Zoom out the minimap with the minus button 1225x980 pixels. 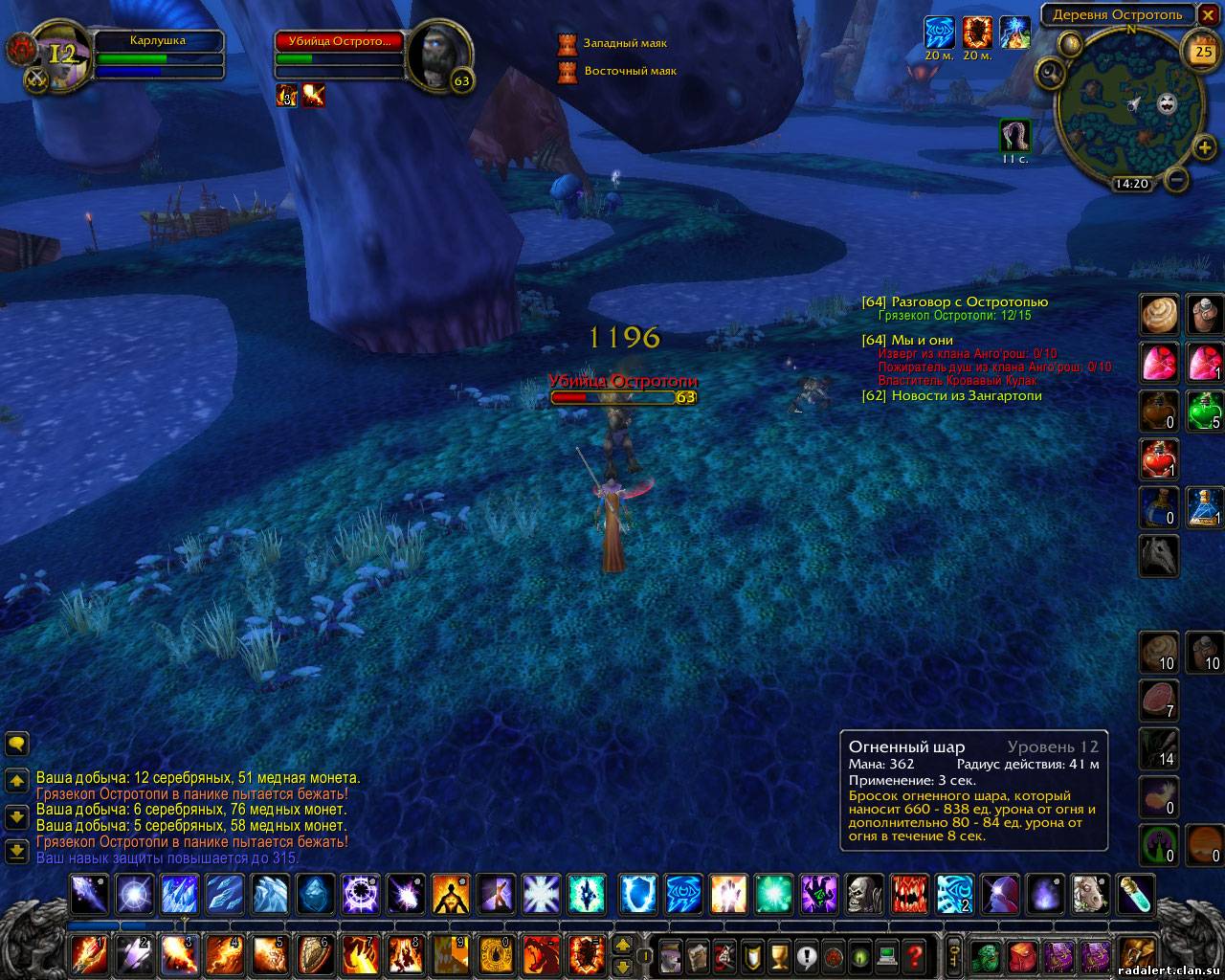(1178, 179)
